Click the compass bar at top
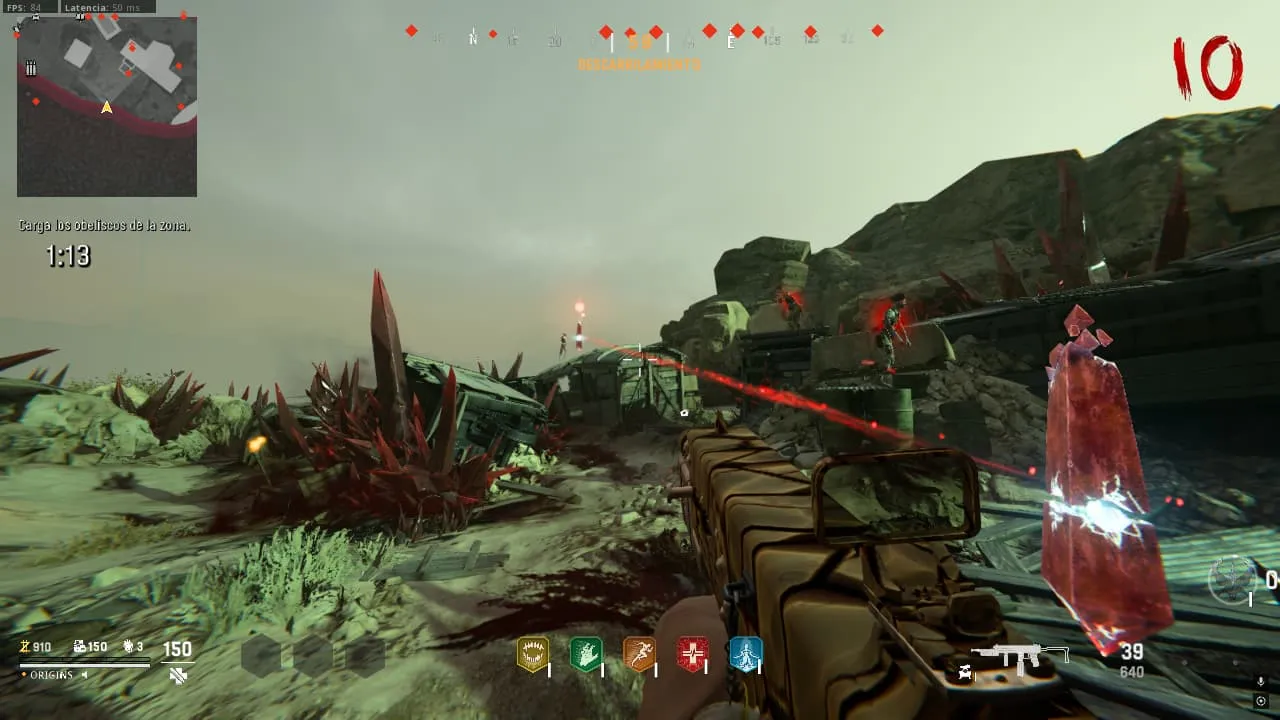Image resolution: width=1280 pixels, height=720 pixels. click(640, 38)
